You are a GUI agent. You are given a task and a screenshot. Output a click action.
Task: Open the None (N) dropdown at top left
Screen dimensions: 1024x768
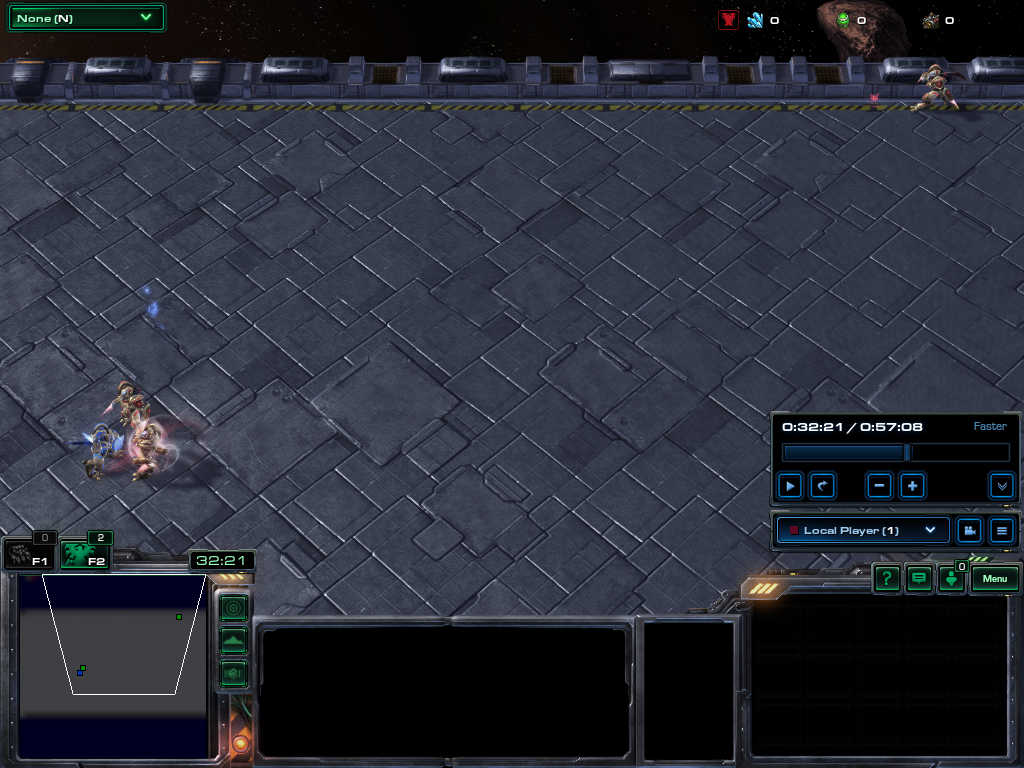coord(85,18)
